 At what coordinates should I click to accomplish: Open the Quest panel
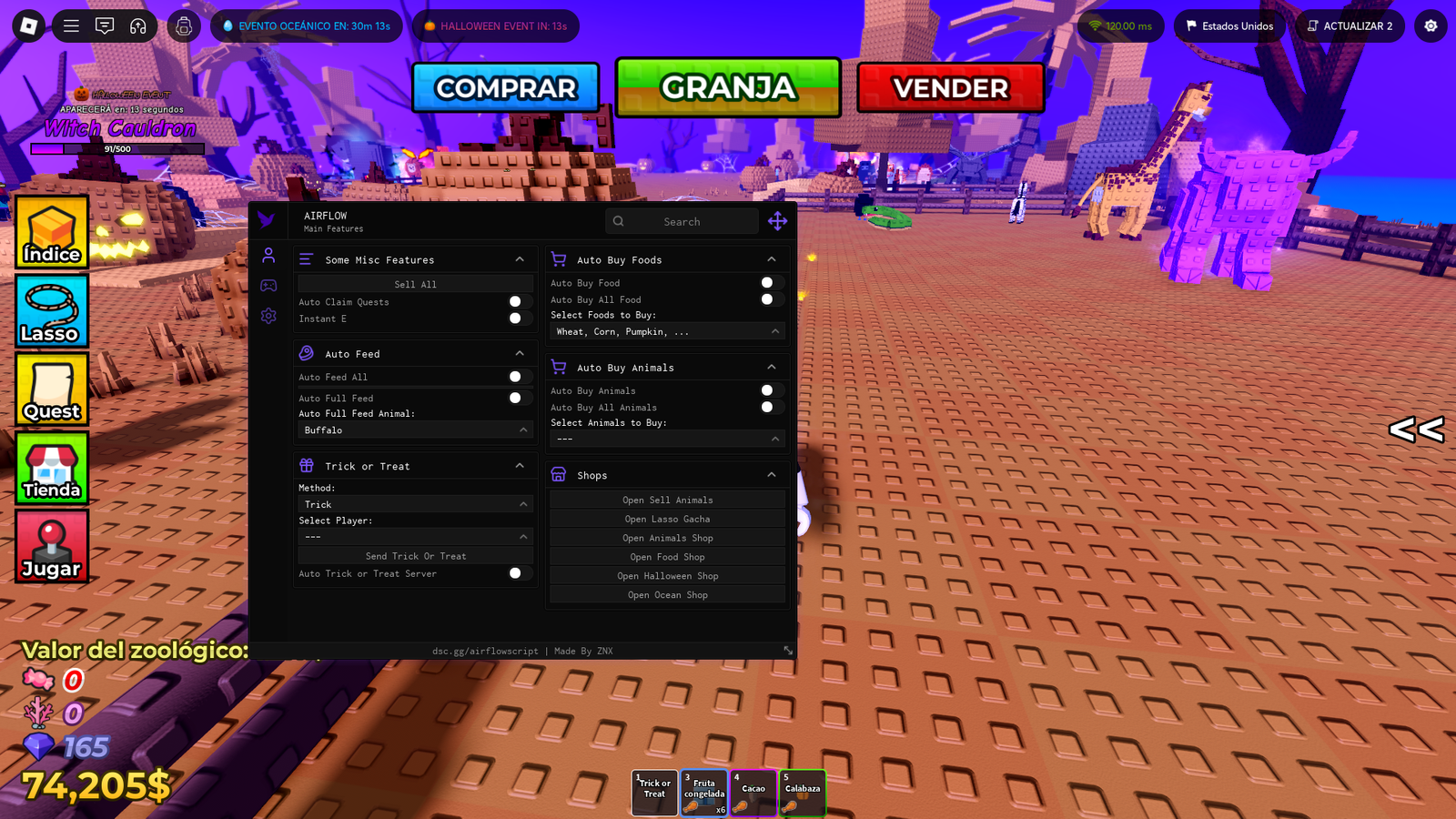click(x=51, y=389)
